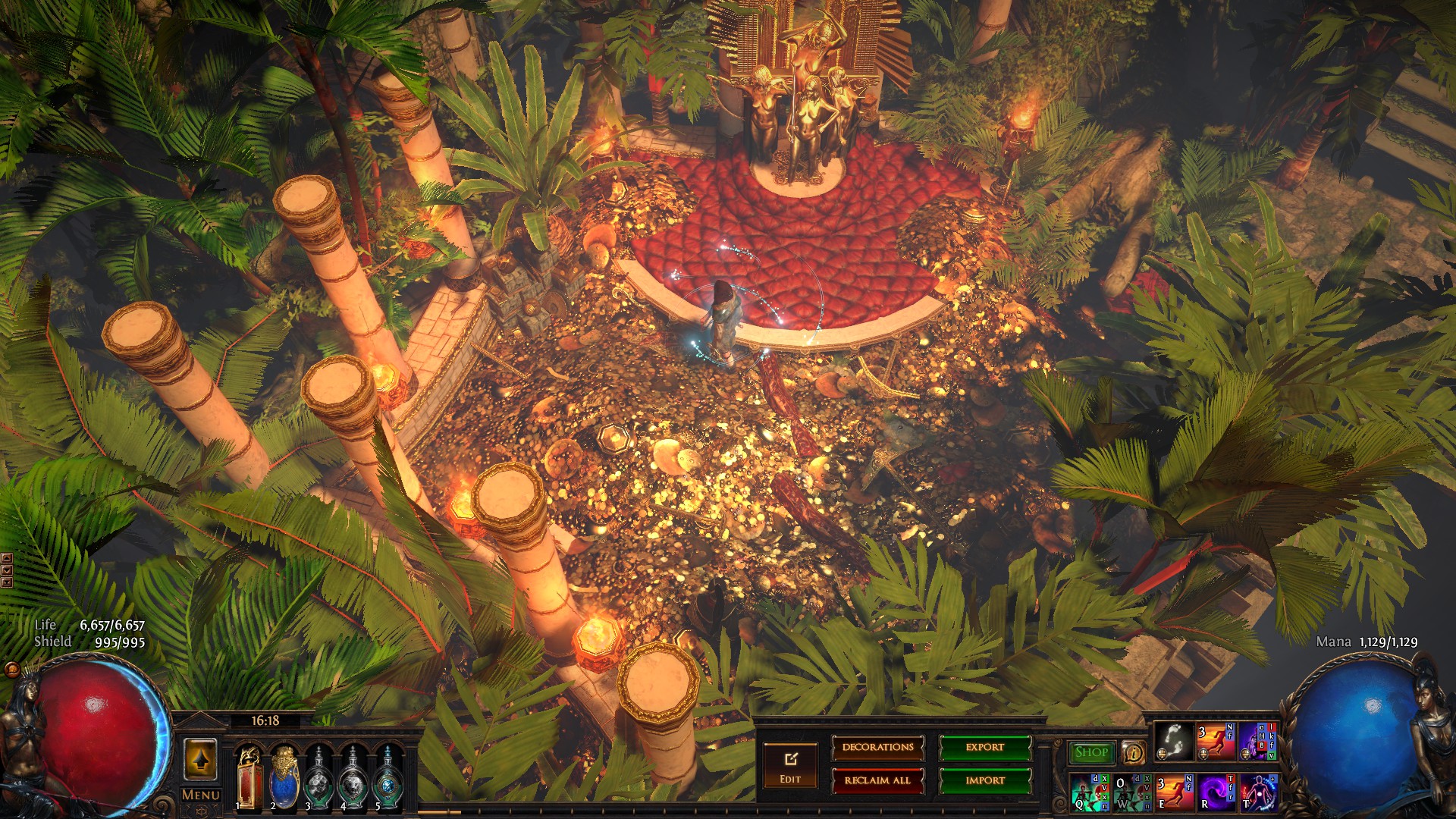Use the red life flask in slot 1

[249, 778]
